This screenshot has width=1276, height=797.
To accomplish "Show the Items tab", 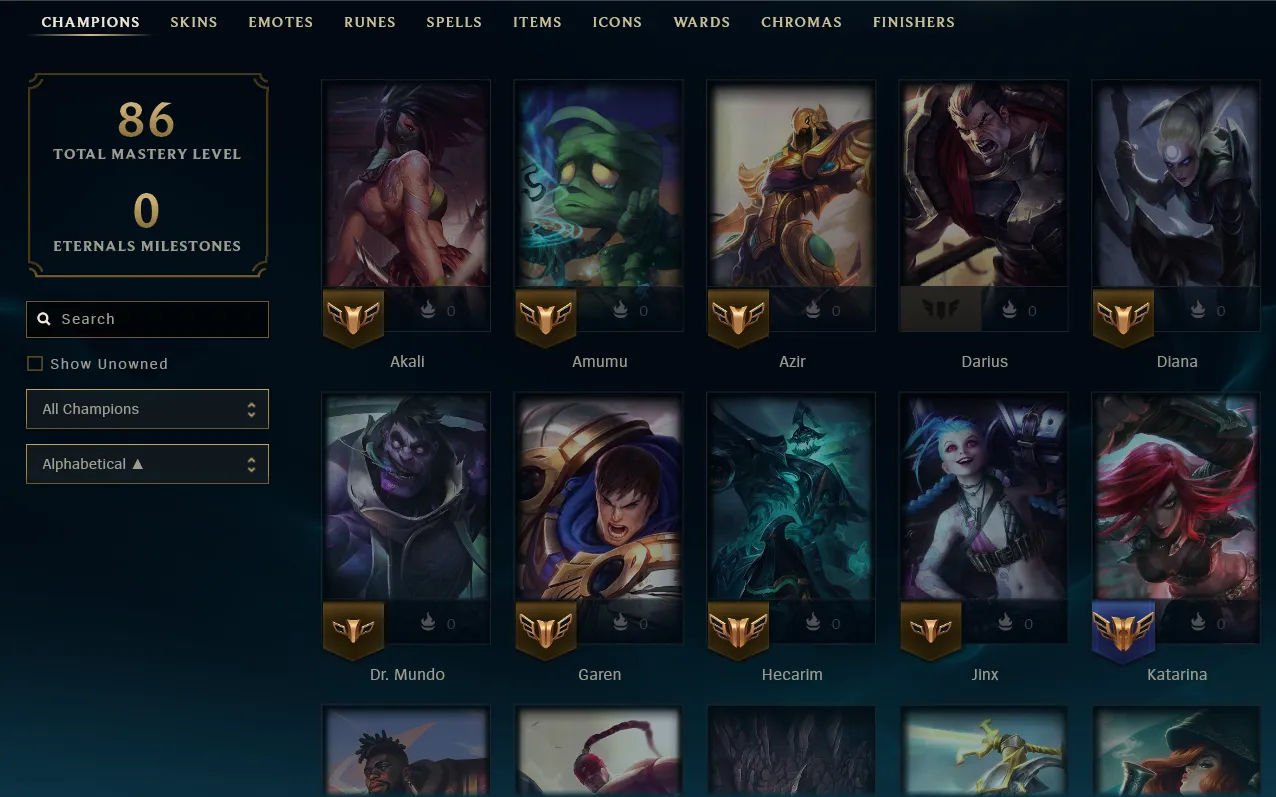I will pyautogui.click(x=537, y=22).
